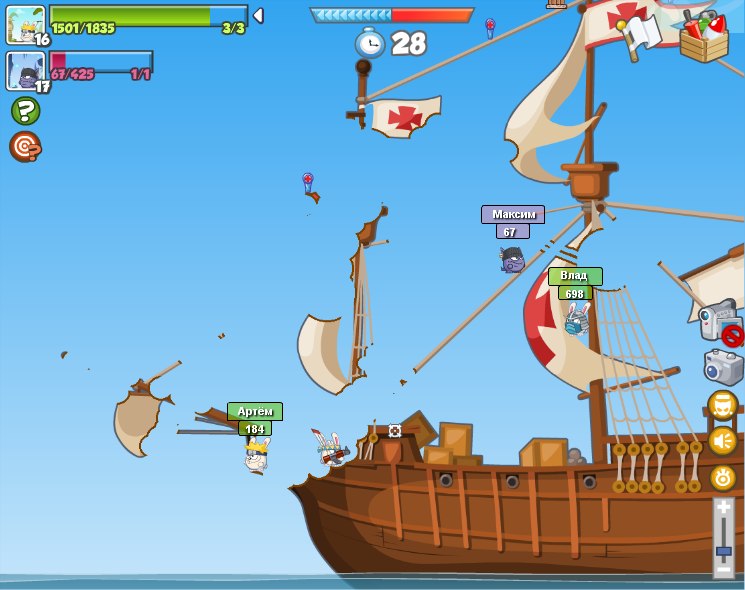Click the orange target hint button
The image size is (745, 590).
pos(25,146)
